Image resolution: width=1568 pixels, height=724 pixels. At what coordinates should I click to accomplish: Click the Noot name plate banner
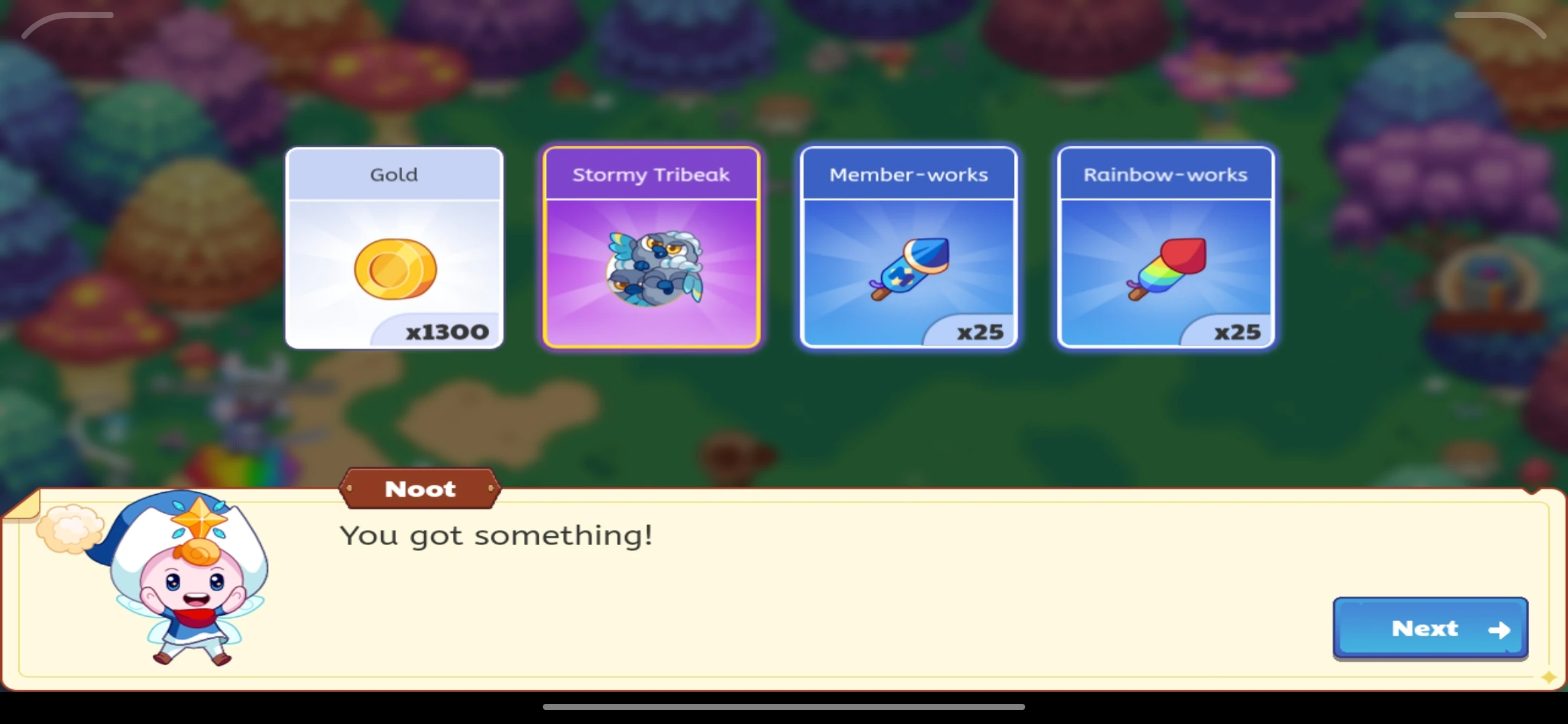click(420, 489)
